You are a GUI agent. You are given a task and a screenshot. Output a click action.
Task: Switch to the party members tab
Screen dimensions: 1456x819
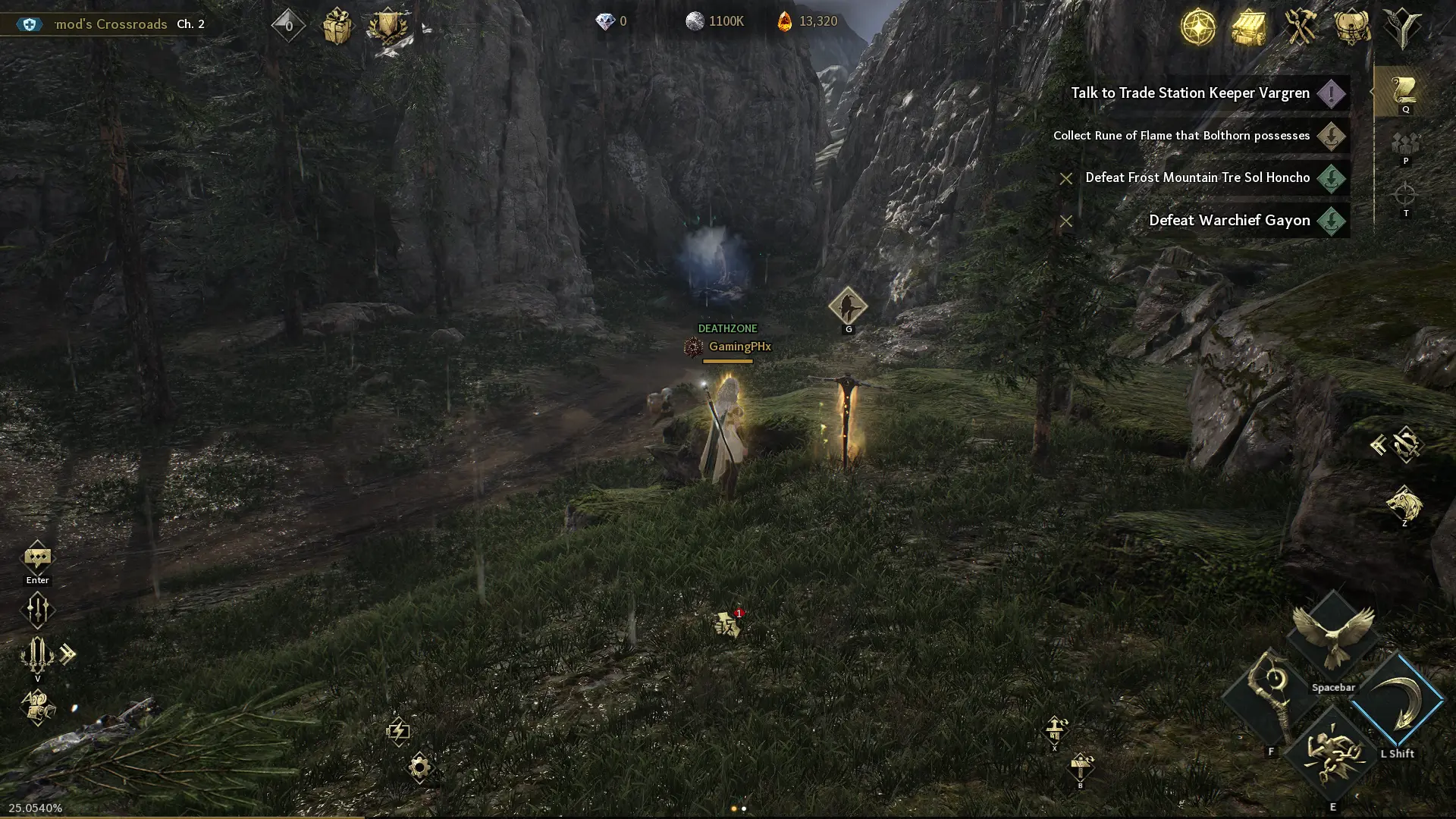[x=1404, y=144]
